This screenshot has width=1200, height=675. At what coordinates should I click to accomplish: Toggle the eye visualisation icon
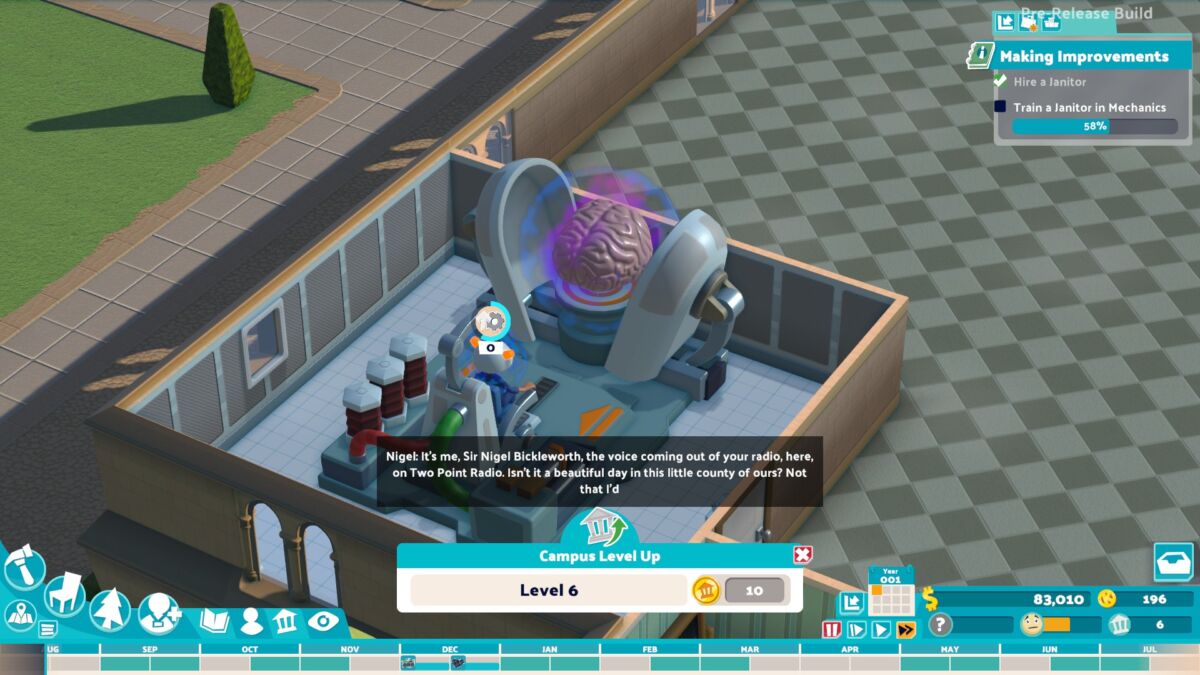pos(323,621)
